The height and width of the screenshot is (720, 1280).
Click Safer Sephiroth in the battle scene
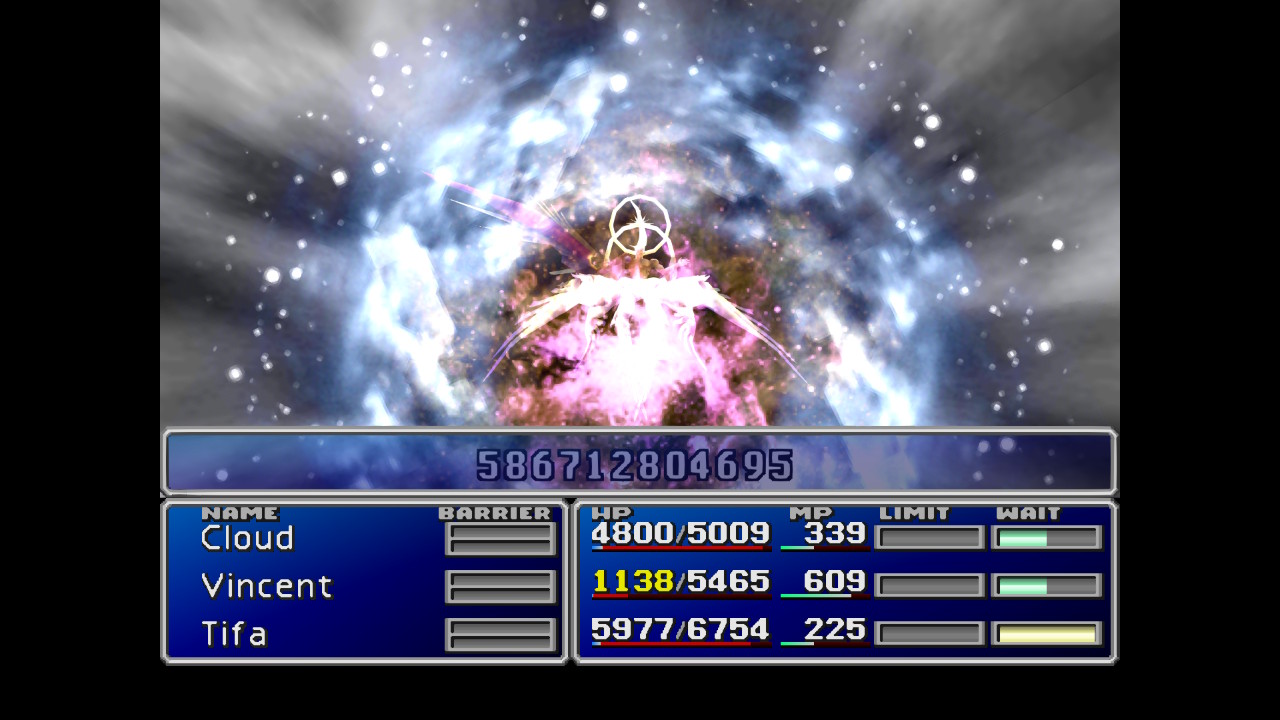638,300
